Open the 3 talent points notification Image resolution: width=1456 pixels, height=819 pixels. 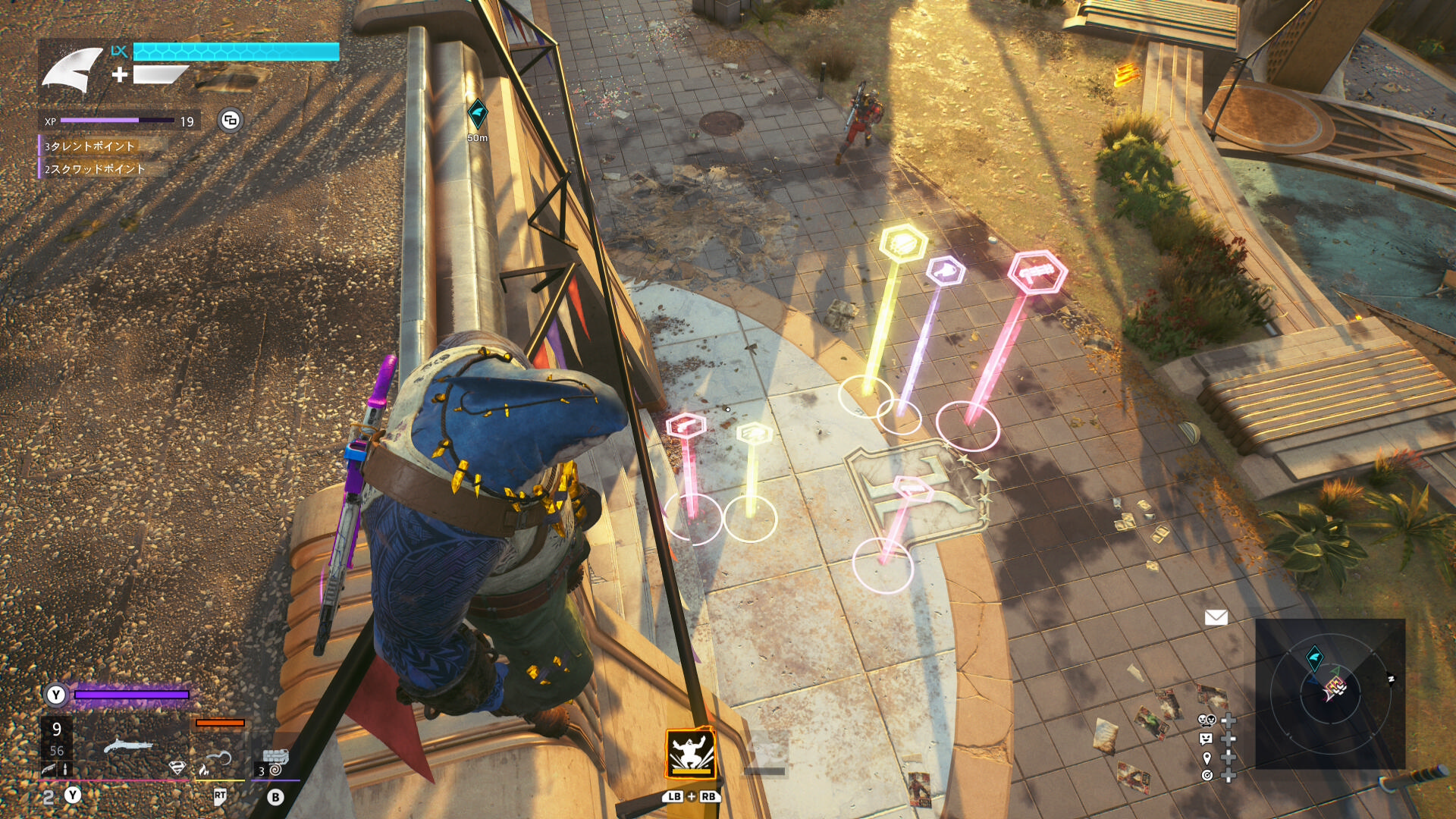(x=89, y=146)
